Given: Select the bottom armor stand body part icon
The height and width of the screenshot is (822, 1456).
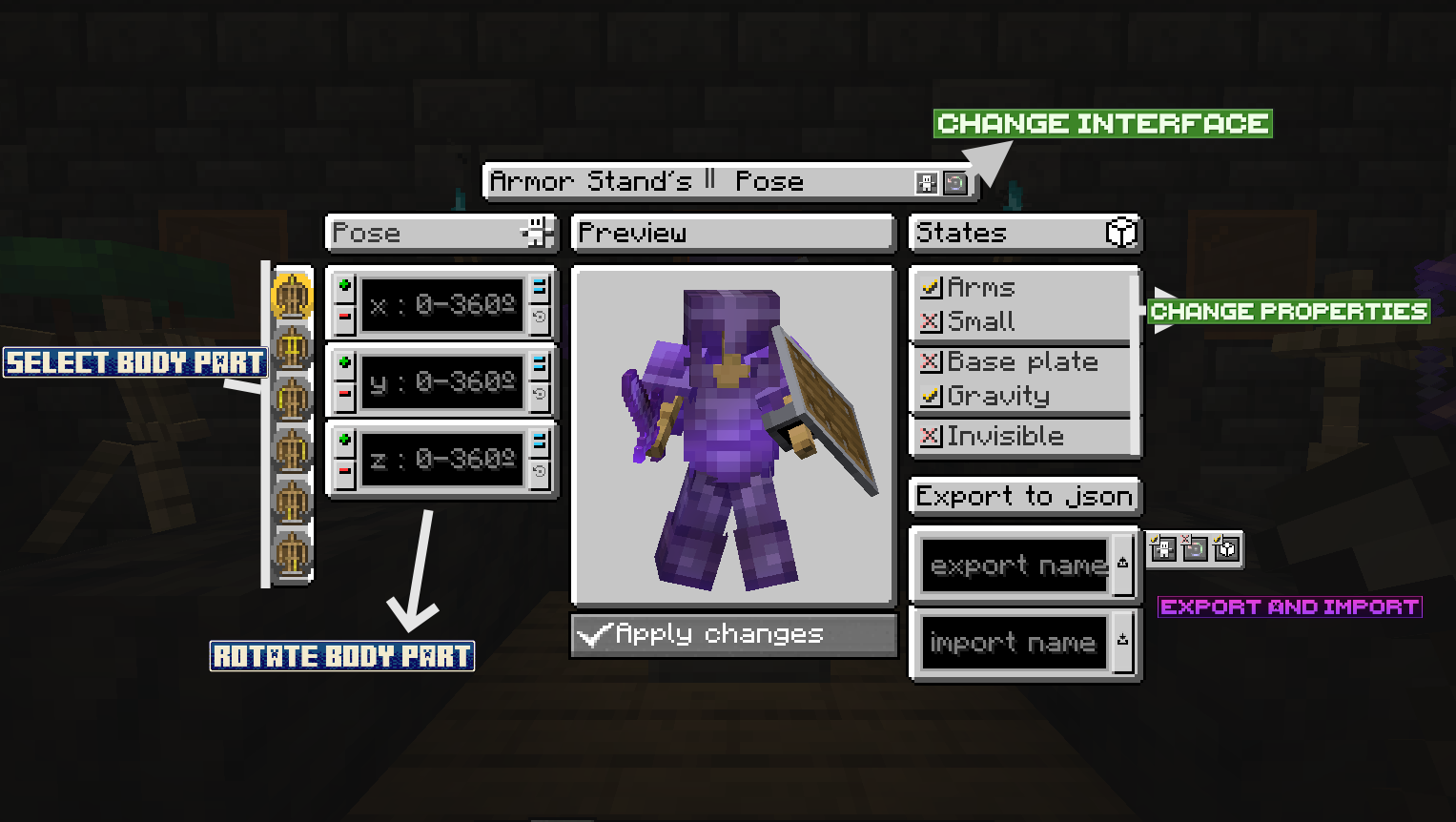Looking at the screenshot, I should coord(293,554).
